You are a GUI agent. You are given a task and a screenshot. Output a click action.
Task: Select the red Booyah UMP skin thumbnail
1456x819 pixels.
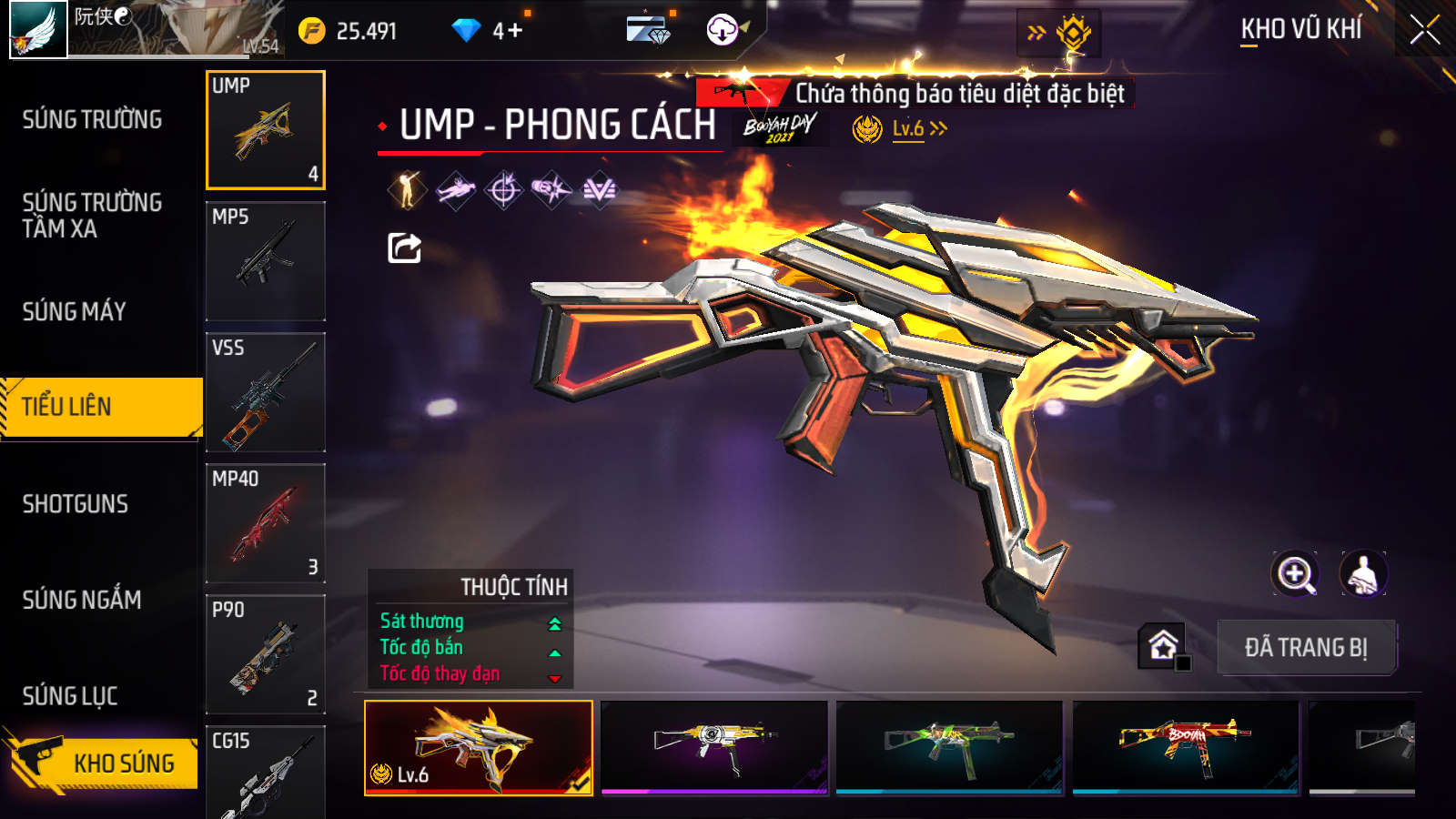tap(1185, 746)
